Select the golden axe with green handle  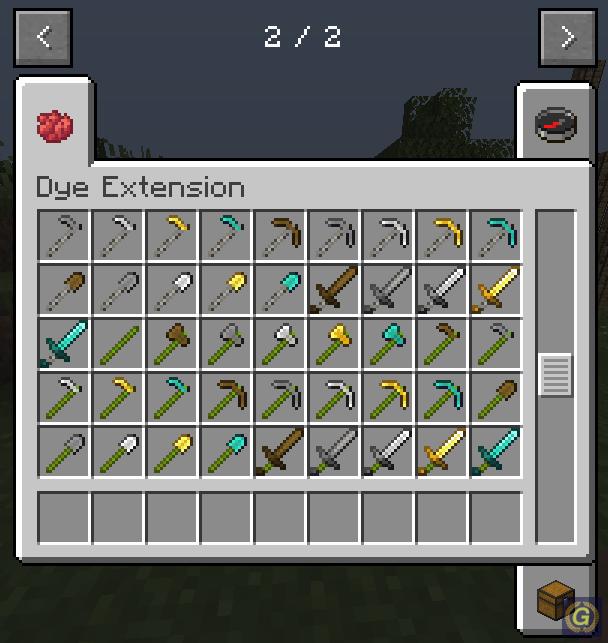coord(335,343)
